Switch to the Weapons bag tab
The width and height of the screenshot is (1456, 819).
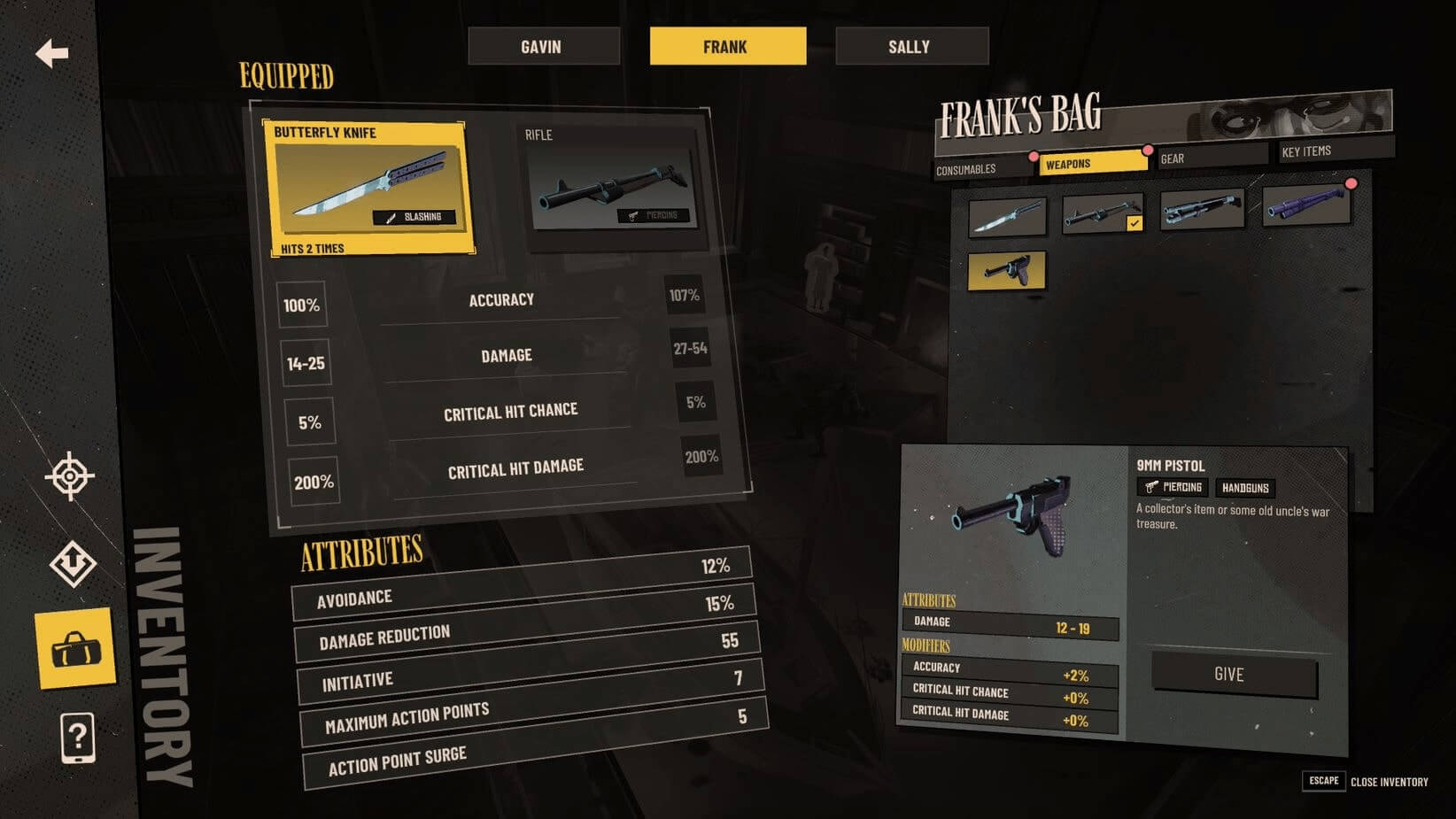pyautogui.click(x=1092, y=163)
